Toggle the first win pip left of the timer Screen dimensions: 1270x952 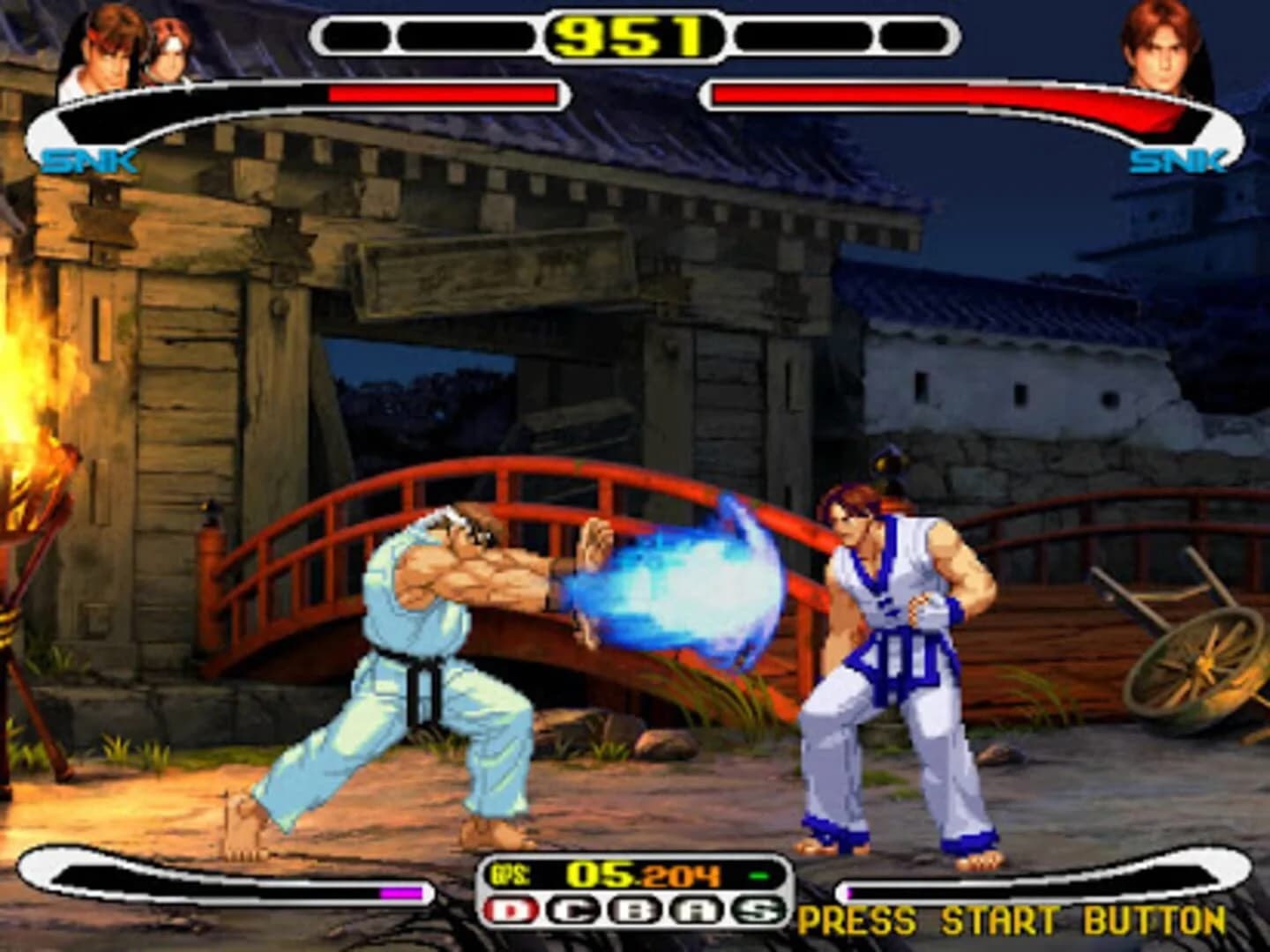pyautogui.click(x=355, y=33)
